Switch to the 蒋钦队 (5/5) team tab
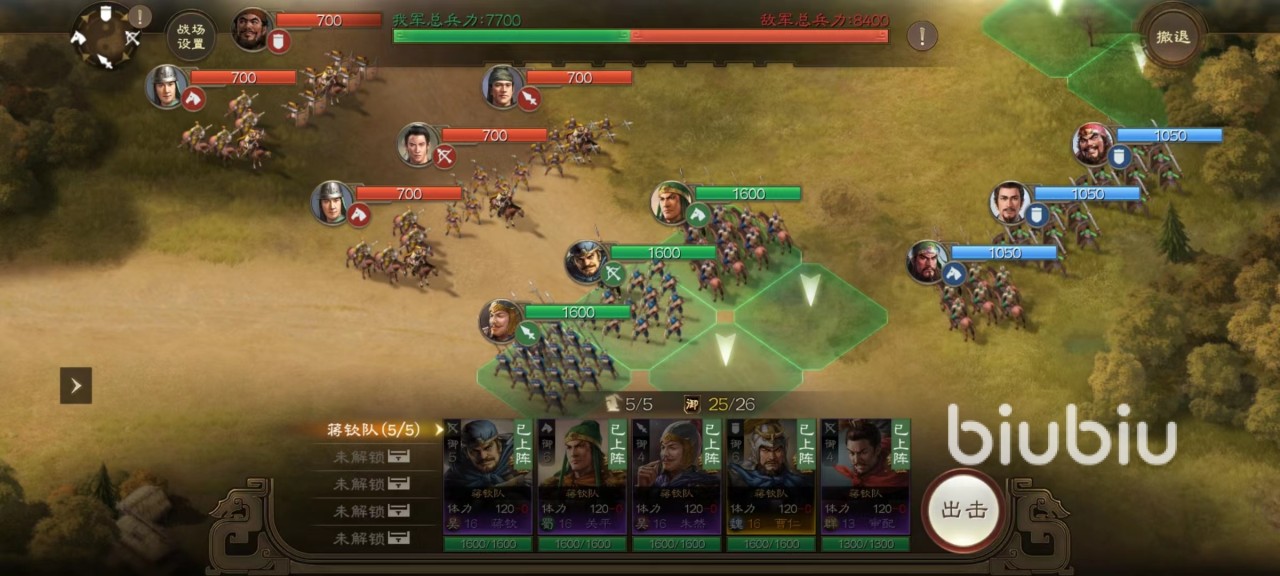 tap(375, 430)
